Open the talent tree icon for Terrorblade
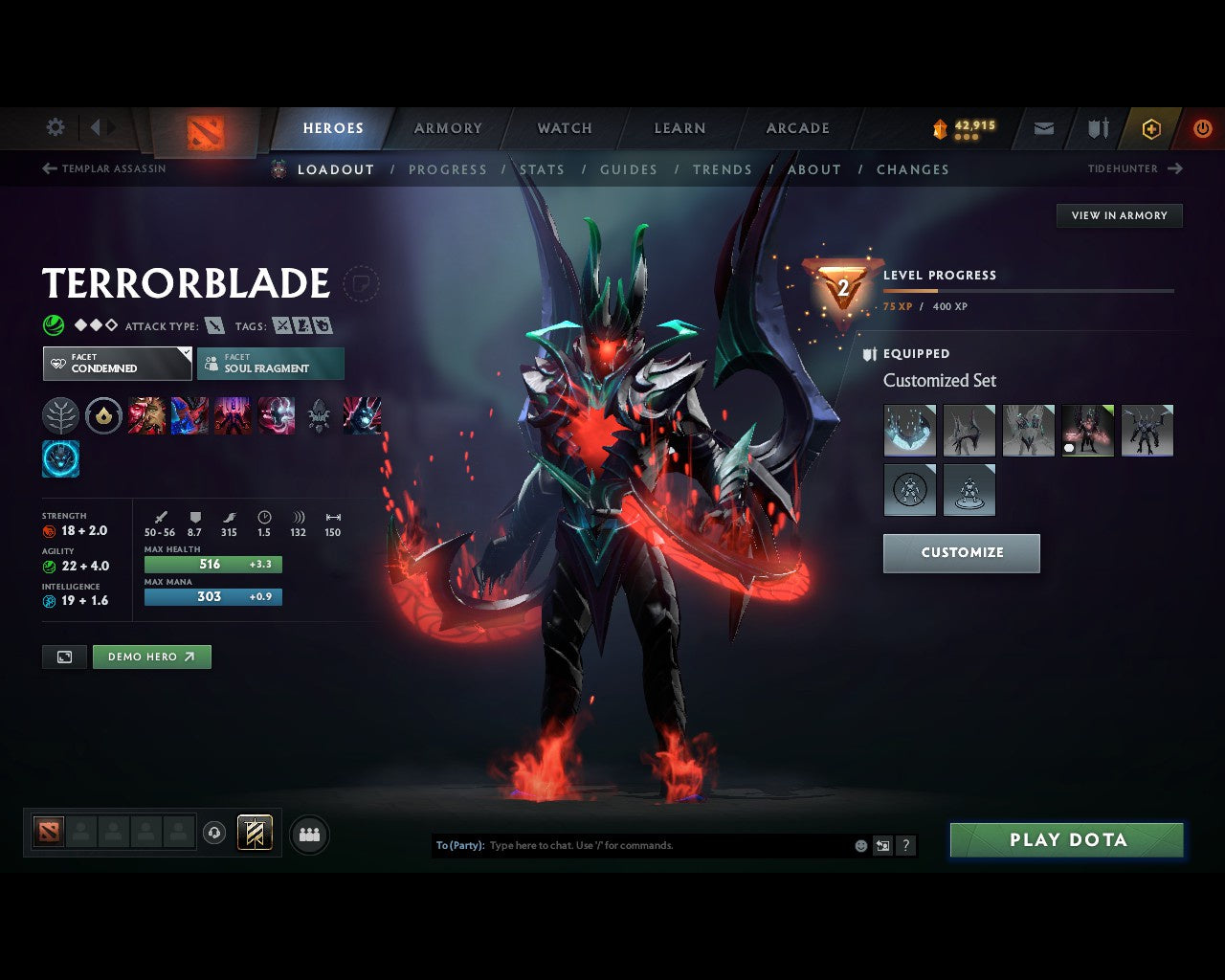 (60, 415)
